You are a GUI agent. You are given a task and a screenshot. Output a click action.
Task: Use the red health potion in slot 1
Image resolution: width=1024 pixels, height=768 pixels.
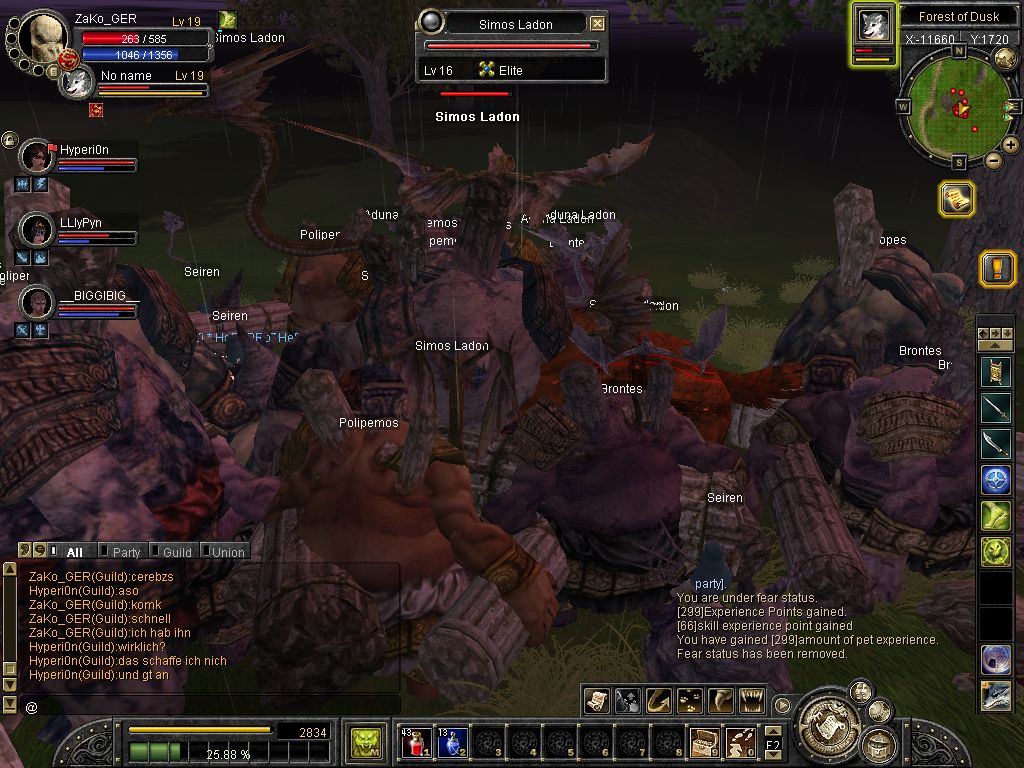click(x=415, y=742)
